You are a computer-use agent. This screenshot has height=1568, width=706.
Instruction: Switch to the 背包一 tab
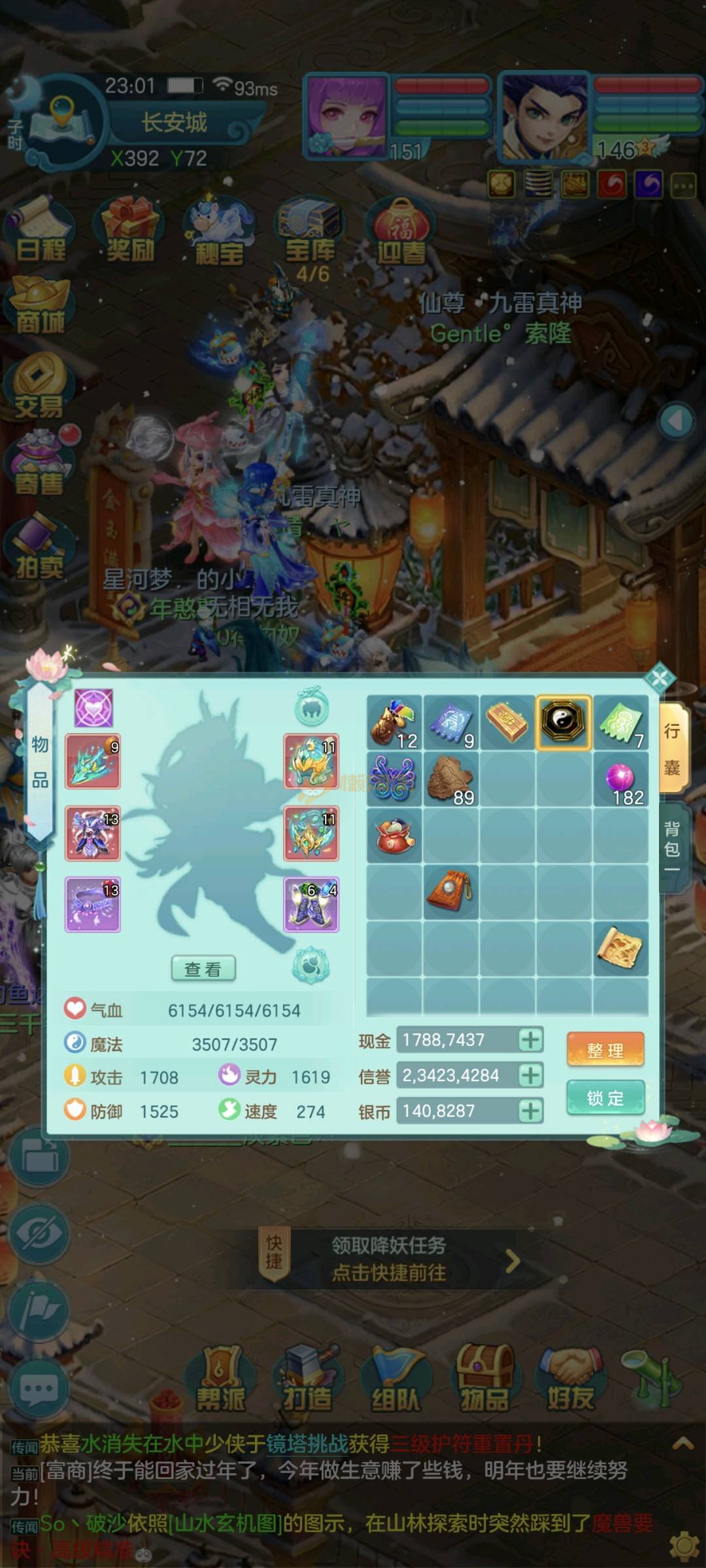(673, 847)
